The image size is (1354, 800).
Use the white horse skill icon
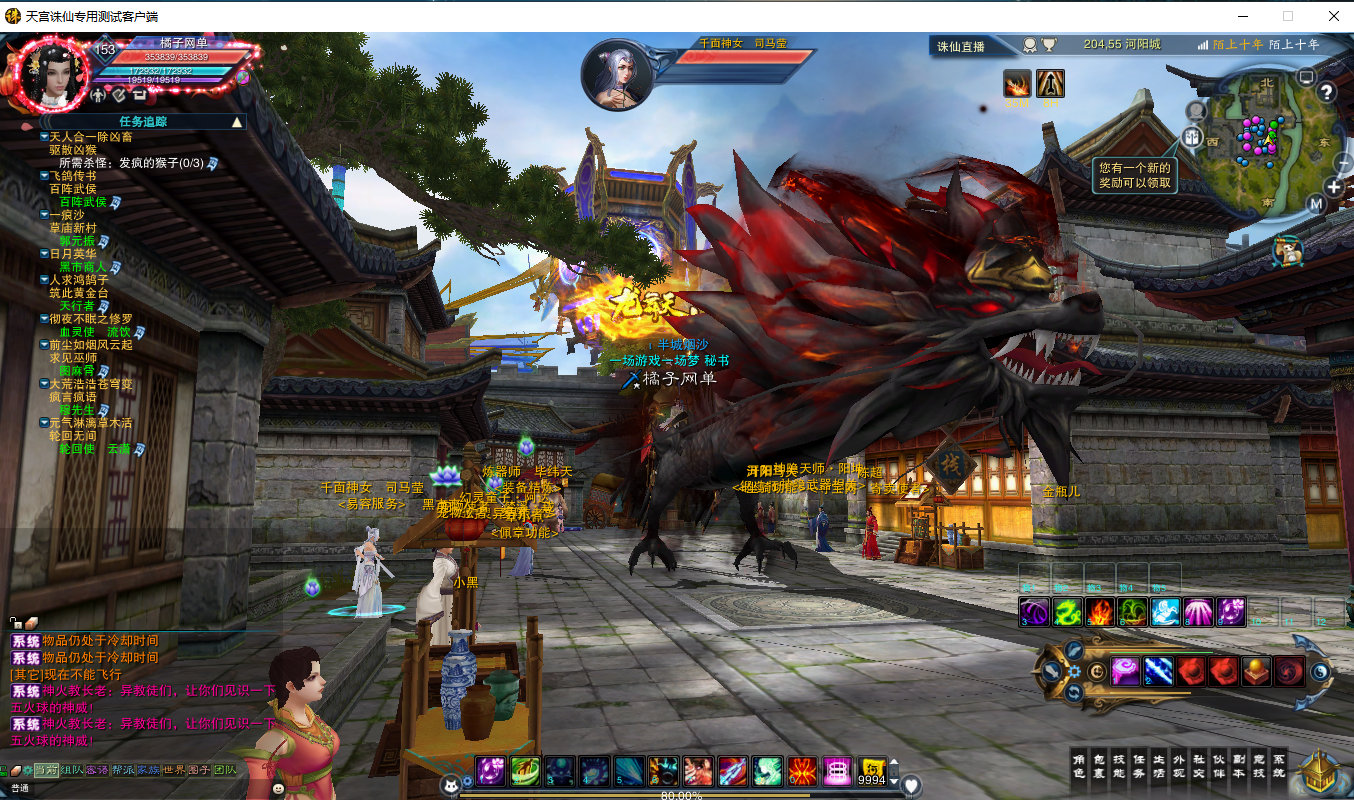pyautogui.click(x=1165, y=612)
